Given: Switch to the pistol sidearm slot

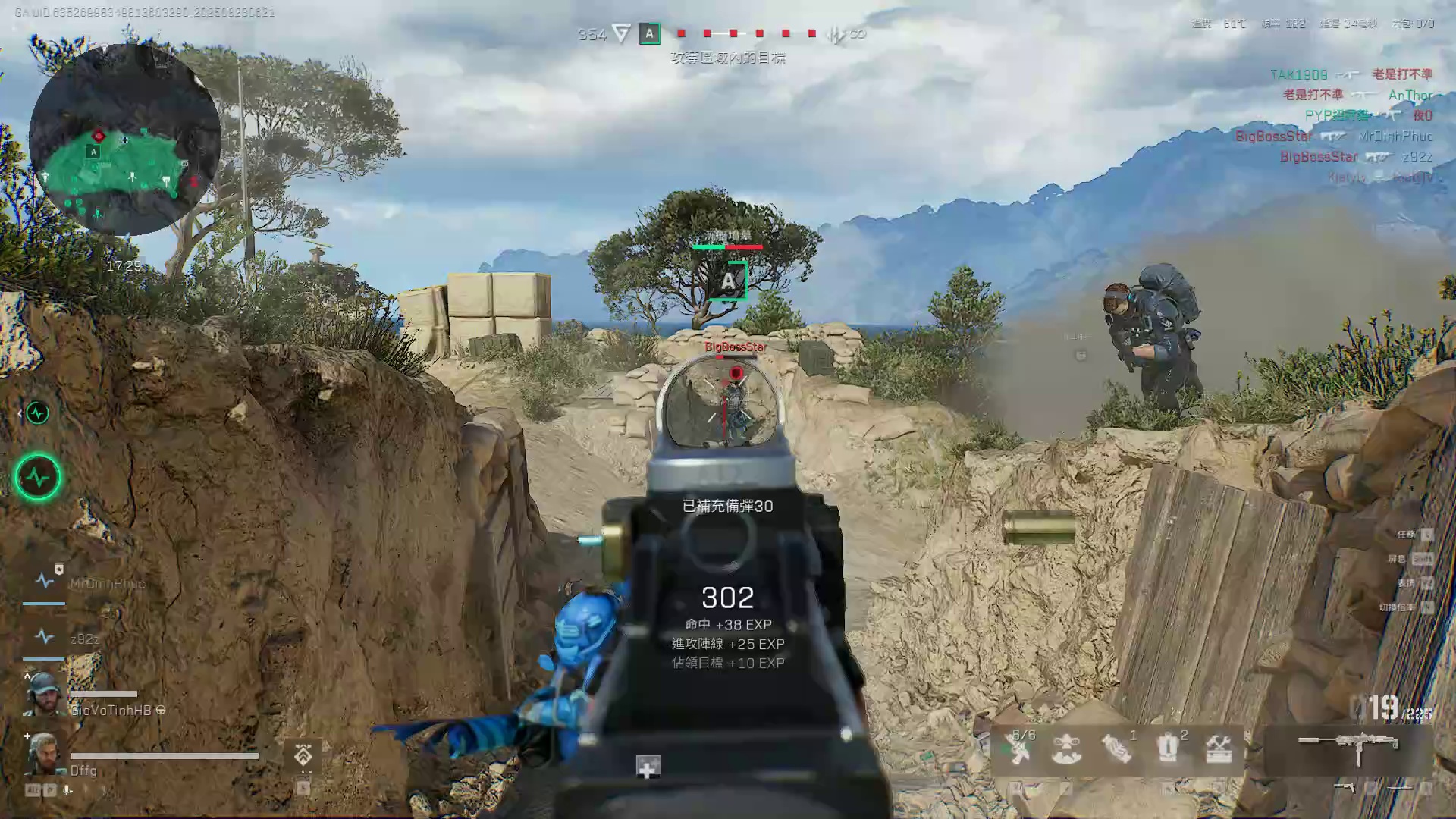Looking at the screenshot, I should click(x=1344, y=788).
